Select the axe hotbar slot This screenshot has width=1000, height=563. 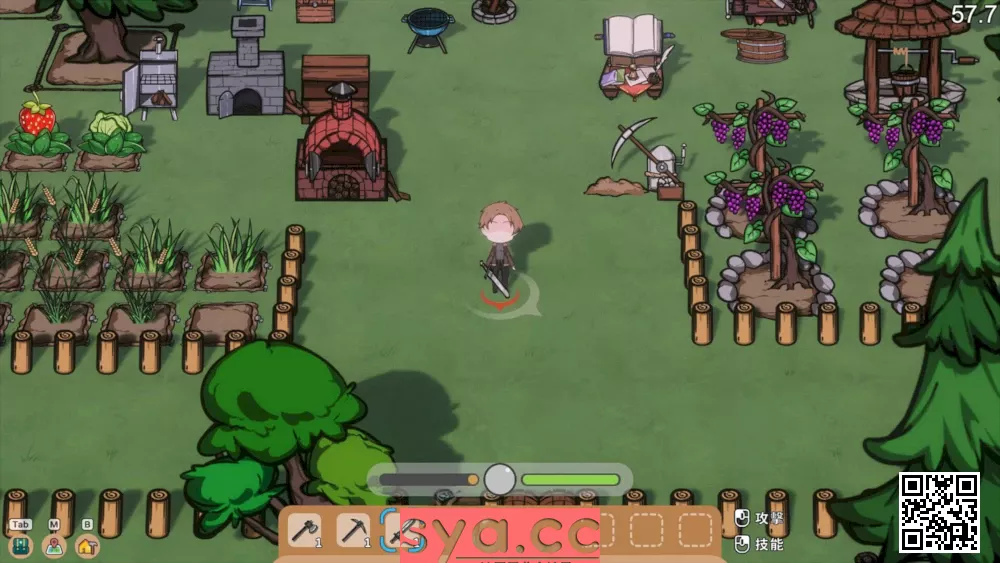304,530
